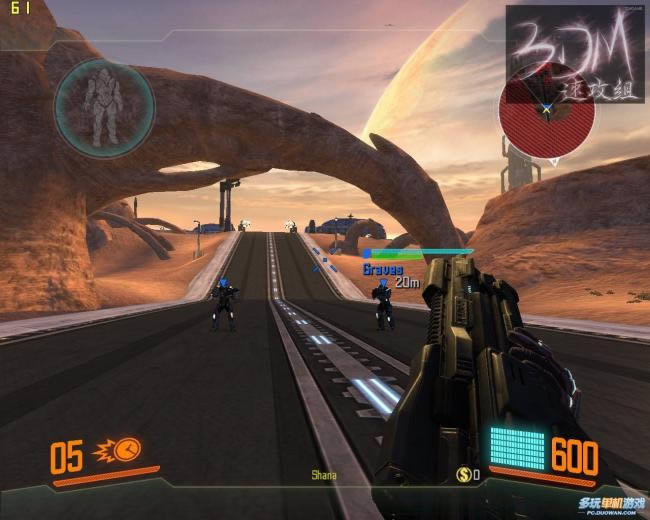Image resolution: width=650 pixels, height=520 pixels.
Task: Click the gold coin currency icon
Action: click(463, 474)
